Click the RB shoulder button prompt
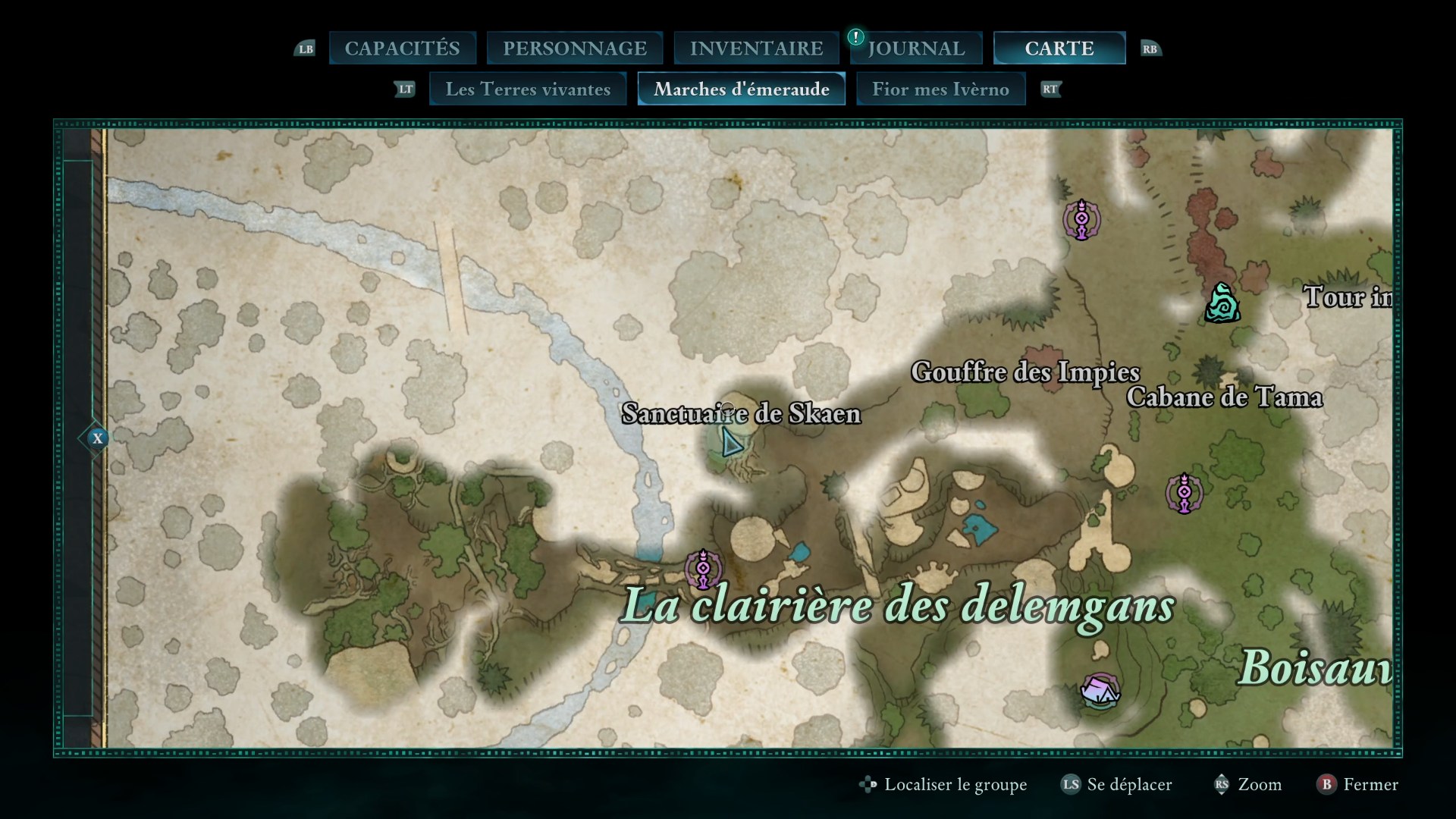 tap(1150, 48)
